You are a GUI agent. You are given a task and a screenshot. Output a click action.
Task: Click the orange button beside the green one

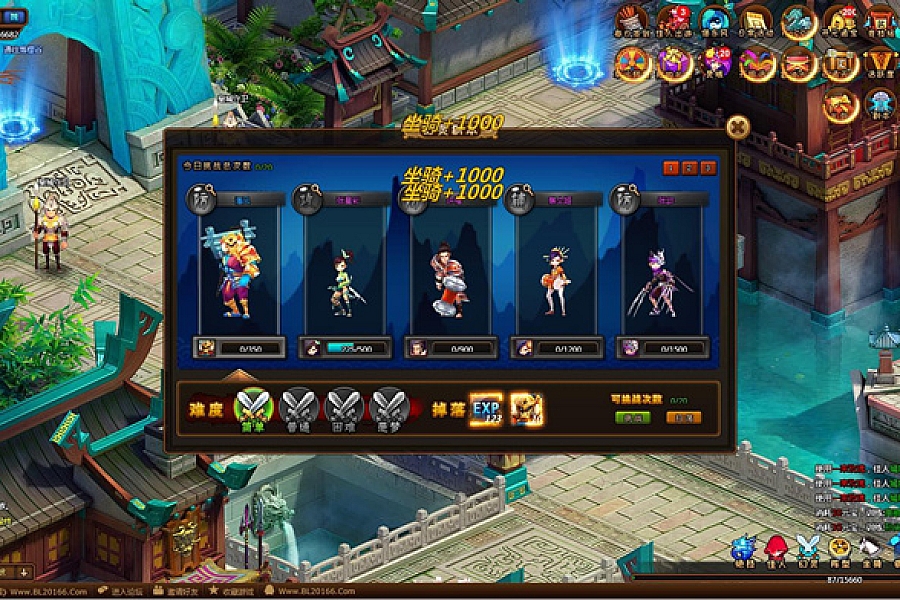tap(683, 418)
